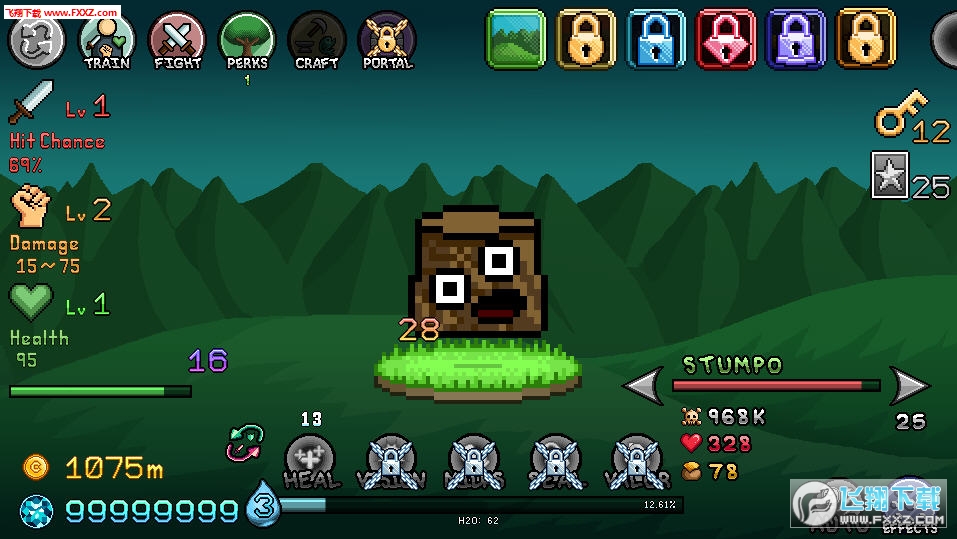This screenshot has width=957, height=539.
Task: Click the green heart Health stat icon
Action: point(31,302)
